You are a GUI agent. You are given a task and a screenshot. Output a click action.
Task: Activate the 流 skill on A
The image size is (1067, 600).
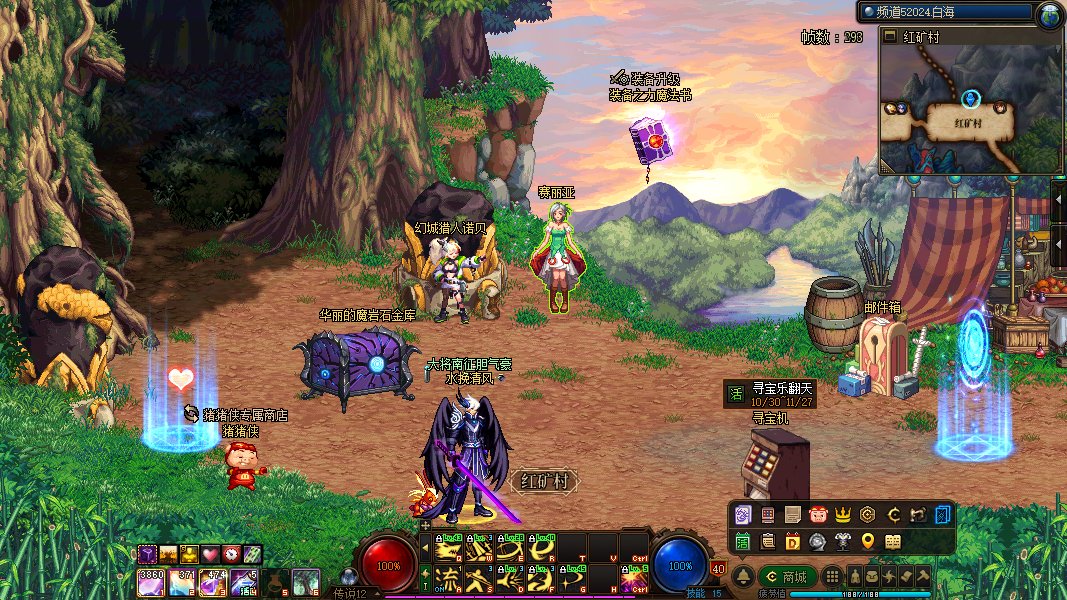[x=448, y=578]
